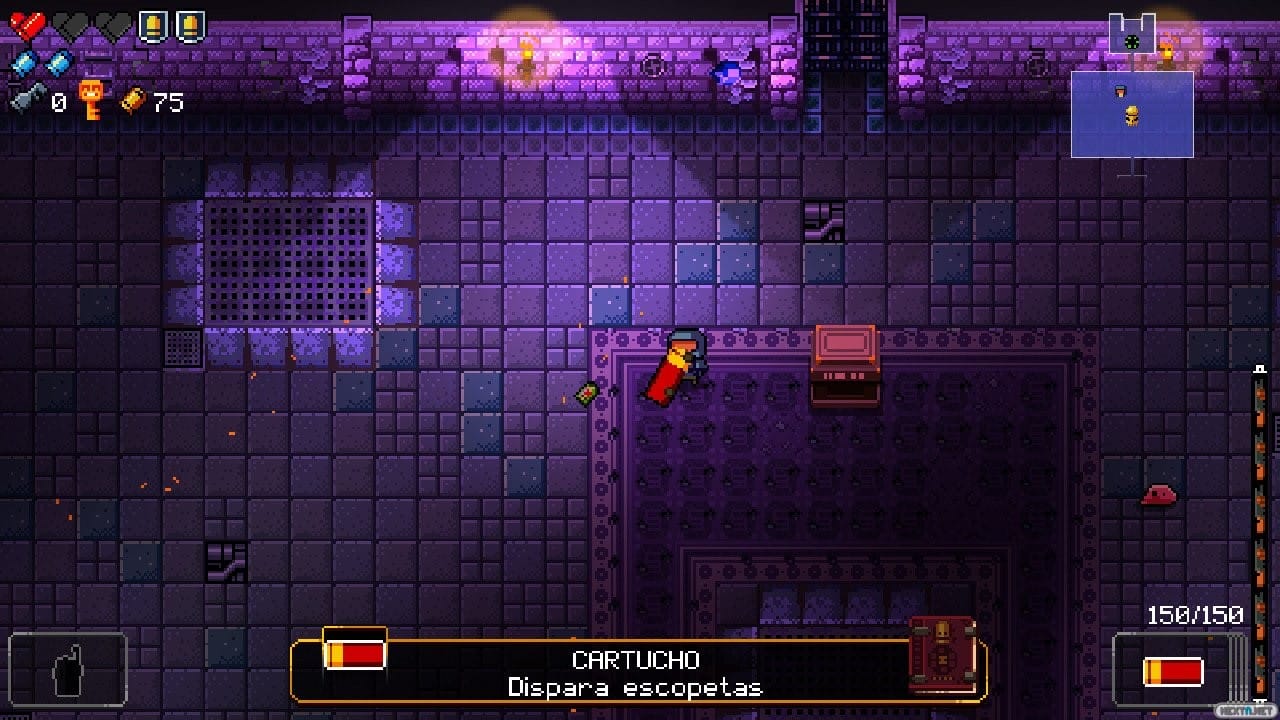Click the skull icon on the minimap
Screen dimensions: 1280x720
click(x=1132, y=115)
